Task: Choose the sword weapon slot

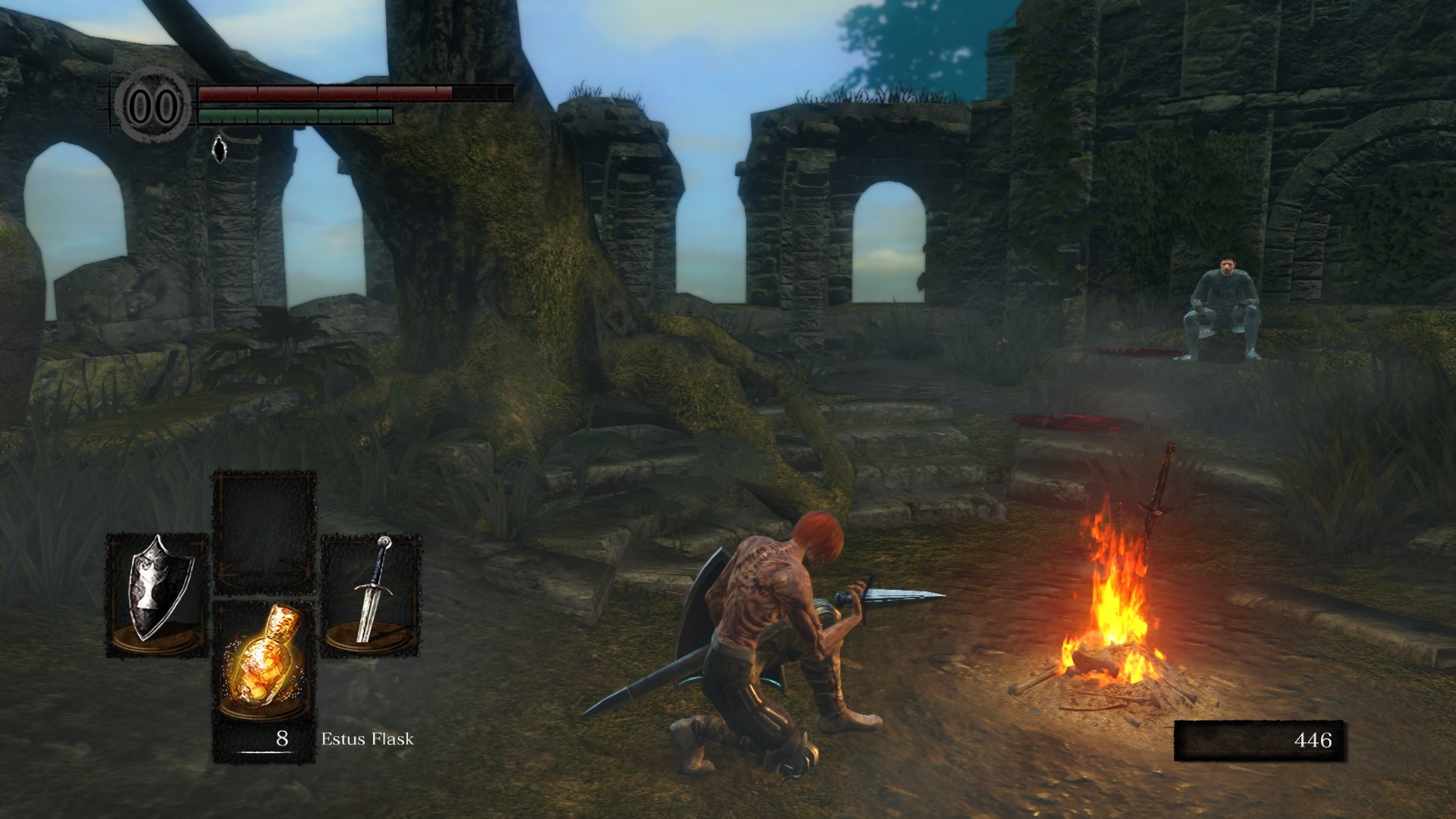Action: (372, 594)
